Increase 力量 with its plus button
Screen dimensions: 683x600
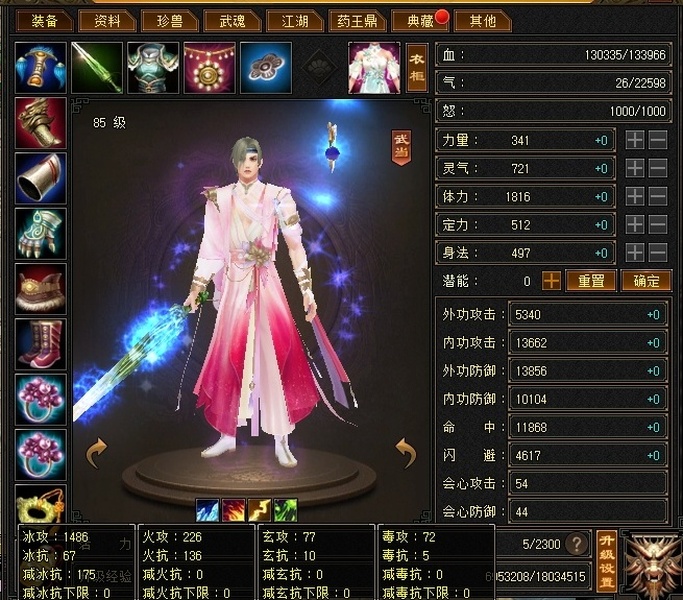[x=635, y=141]
